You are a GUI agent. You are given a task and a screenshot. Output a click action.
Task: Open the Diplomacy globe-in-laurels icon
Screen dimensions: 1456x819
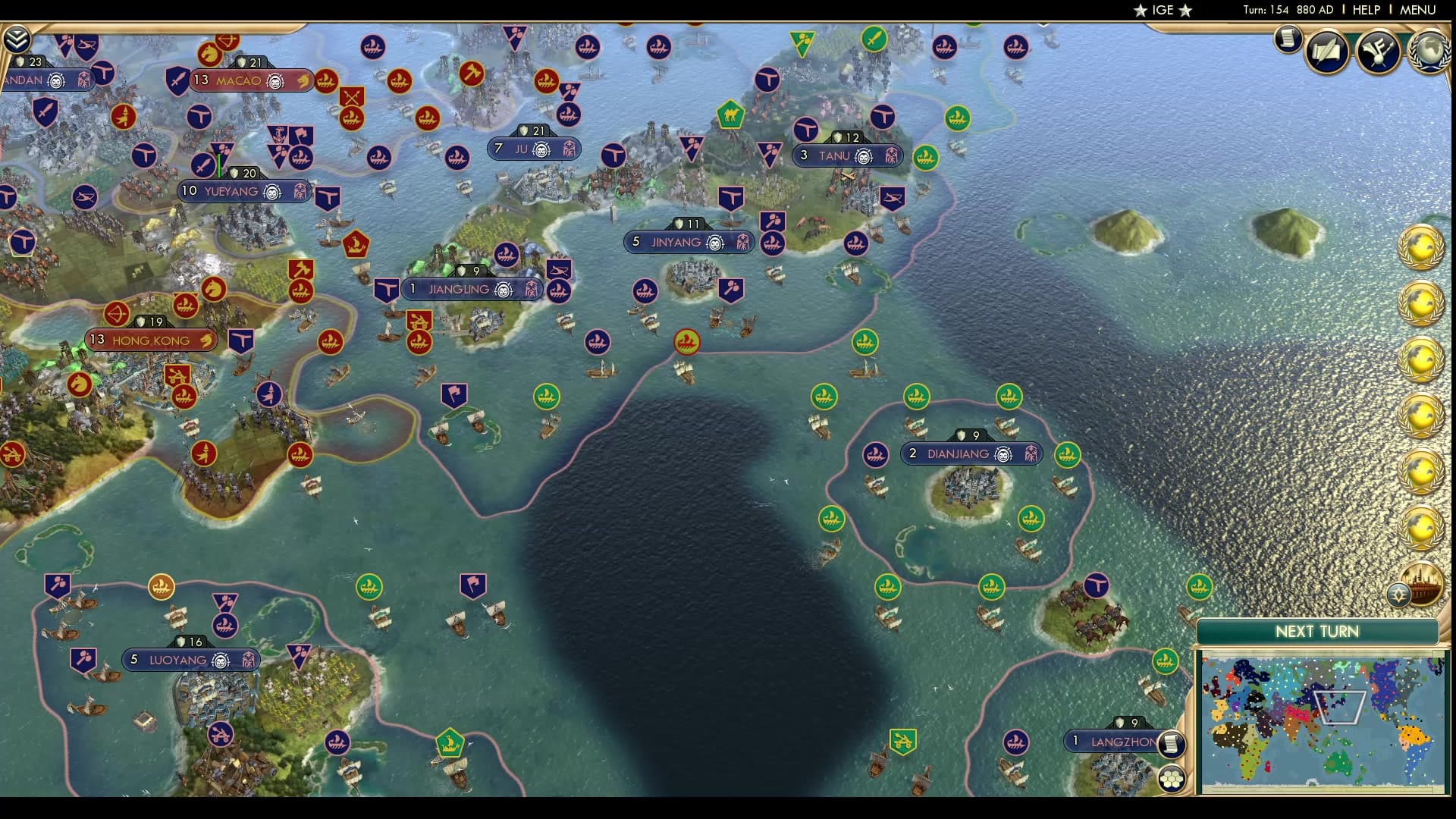click(1429, 49)
